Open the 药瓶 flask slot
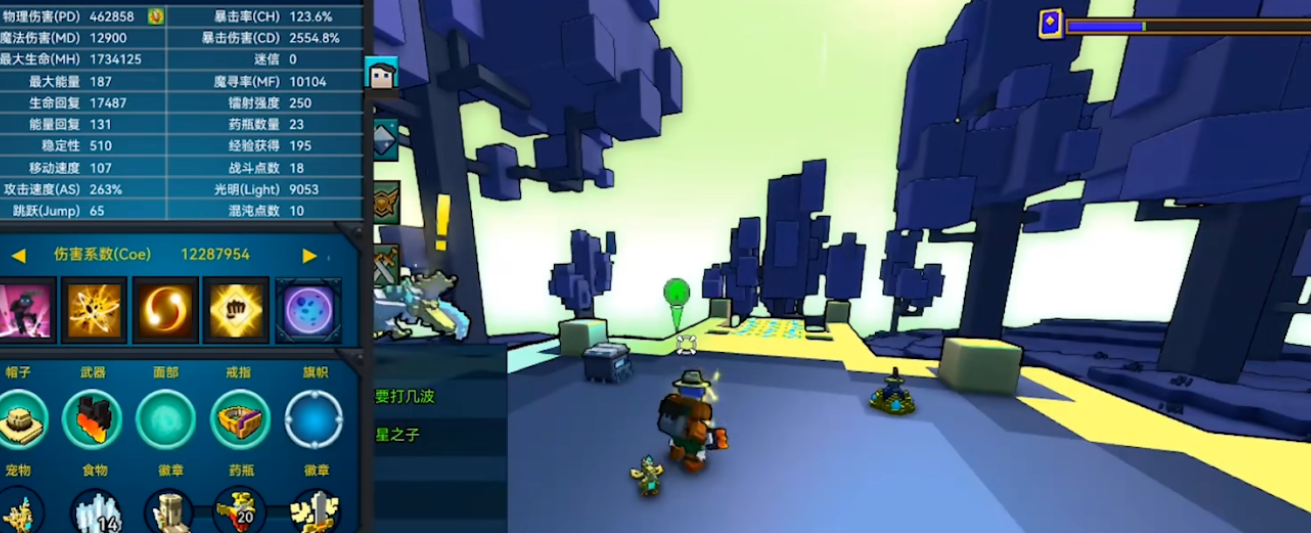The image size is (1311, 533). (240, 510)
